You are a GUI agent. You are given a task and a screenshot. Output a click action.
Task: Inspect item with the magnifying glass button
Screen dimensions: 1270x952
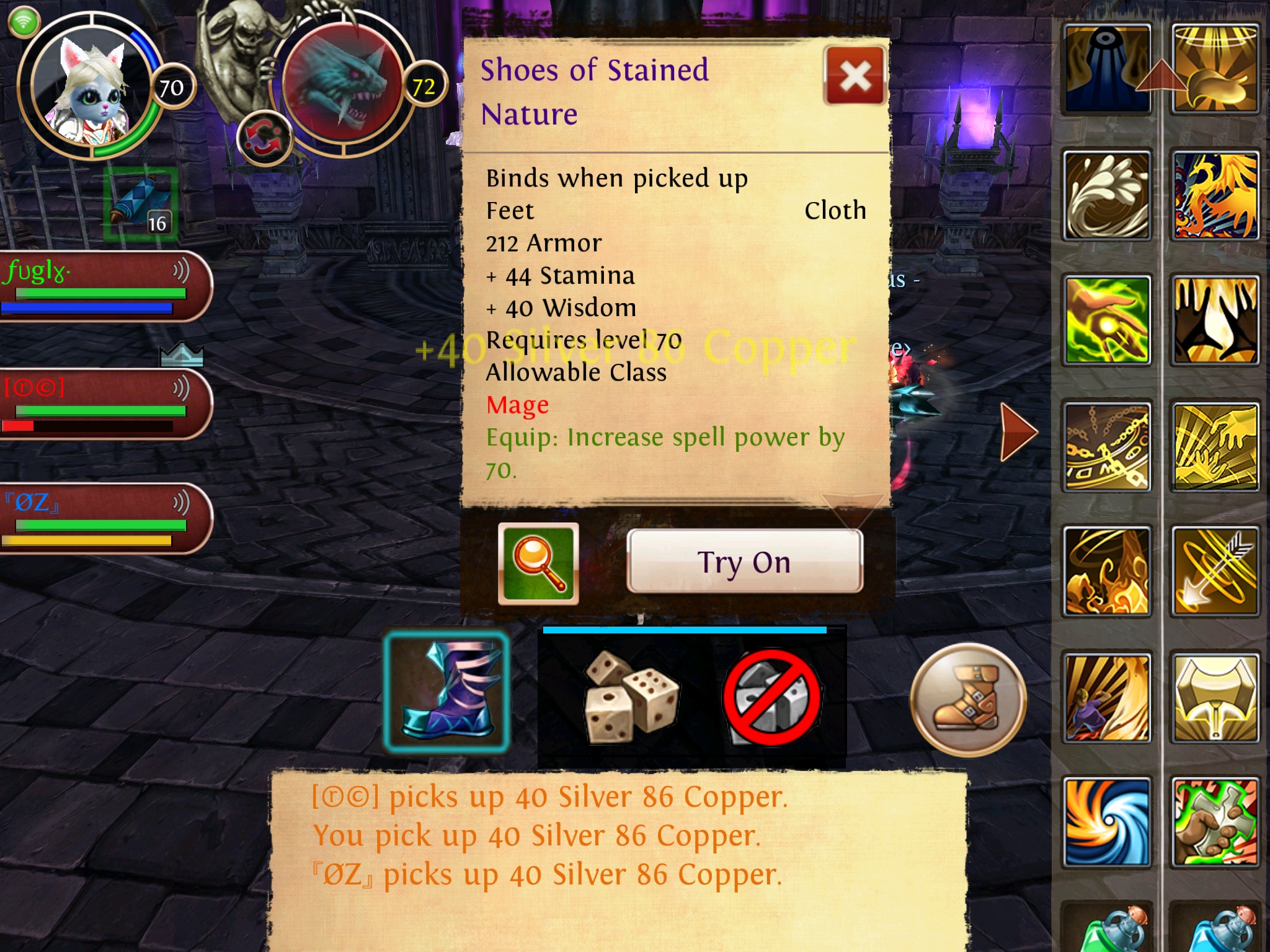538,563
